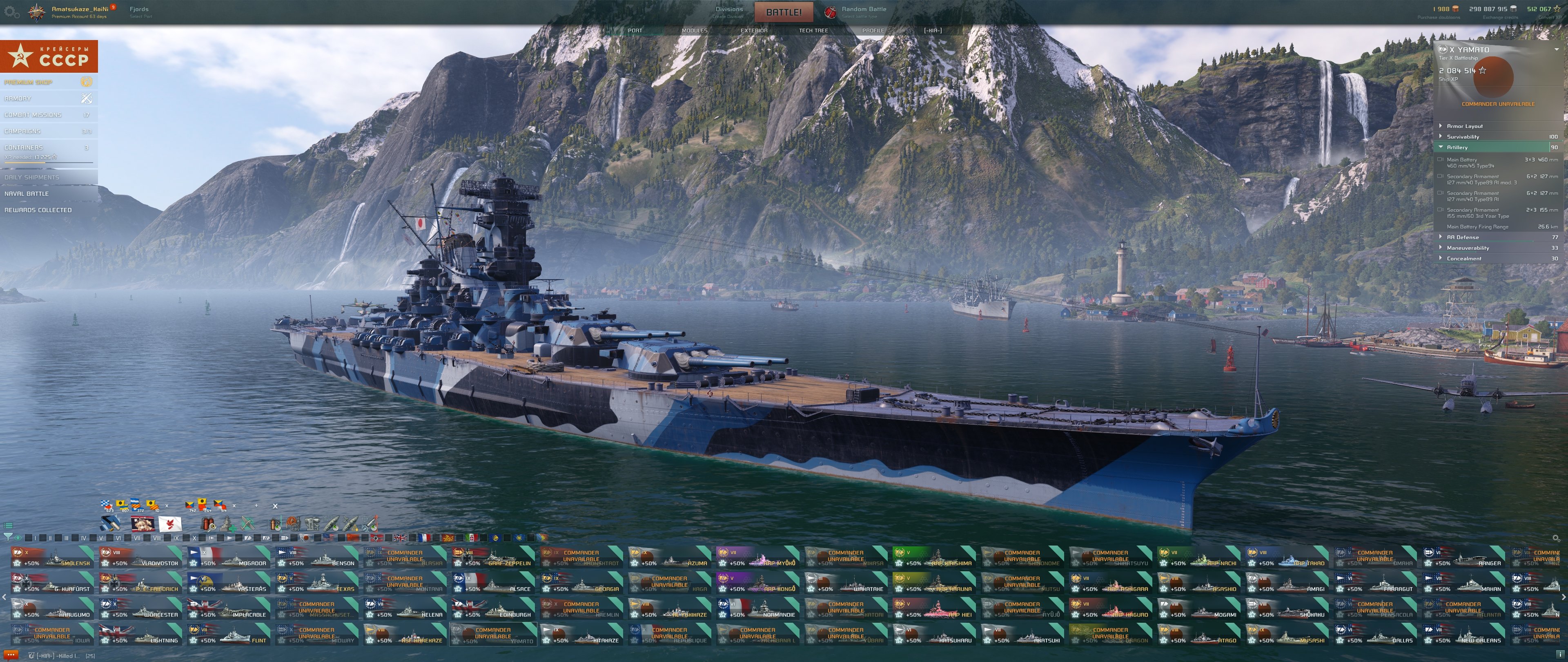Open game settings via the gear icon
Image resolution: width=1568 pixels, height=662 pixels.
pyautogui.click(x=11, y=12)
